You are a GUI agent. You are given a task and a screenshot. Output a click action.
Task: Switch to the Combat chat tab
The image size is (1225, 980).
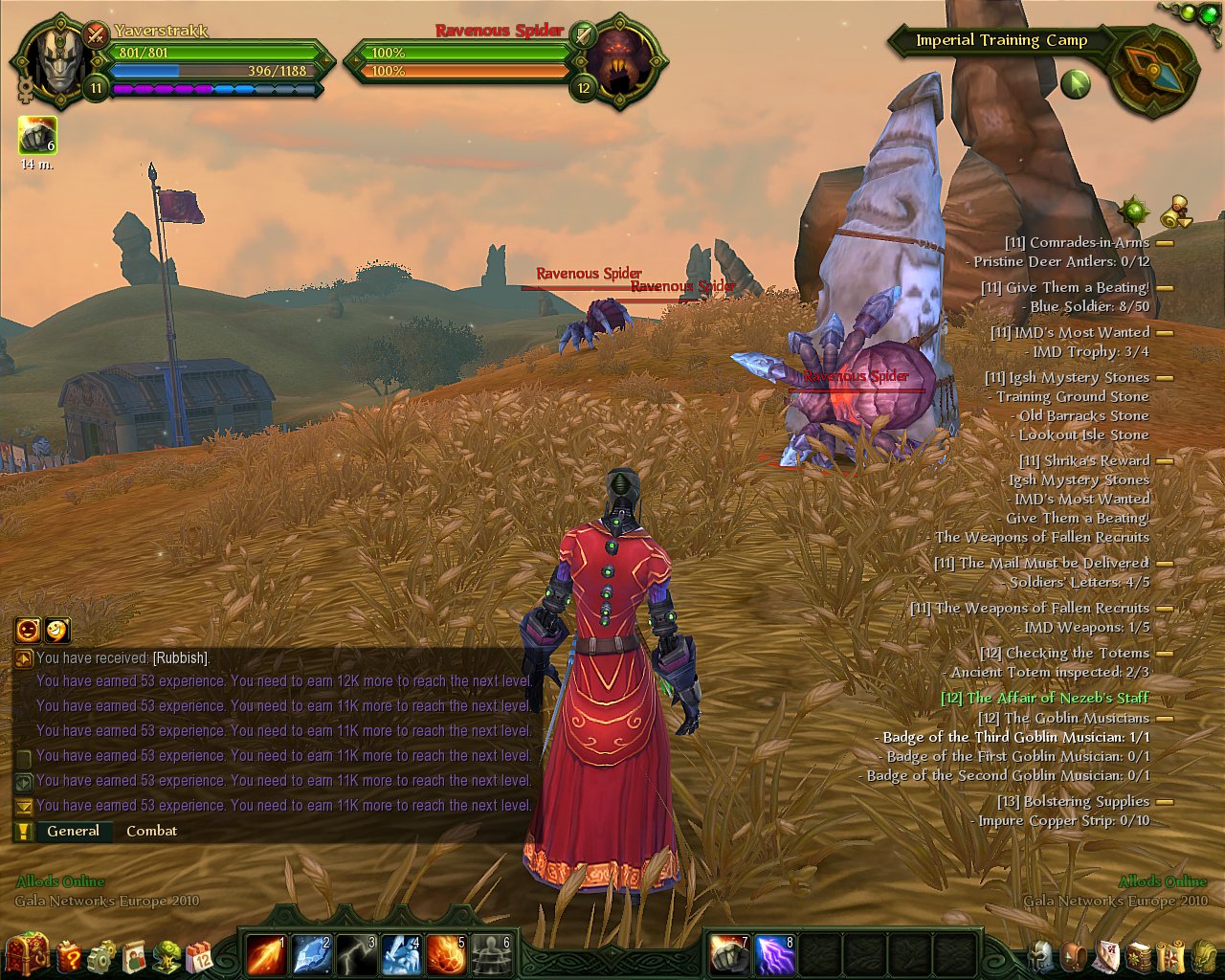(151, 831)
